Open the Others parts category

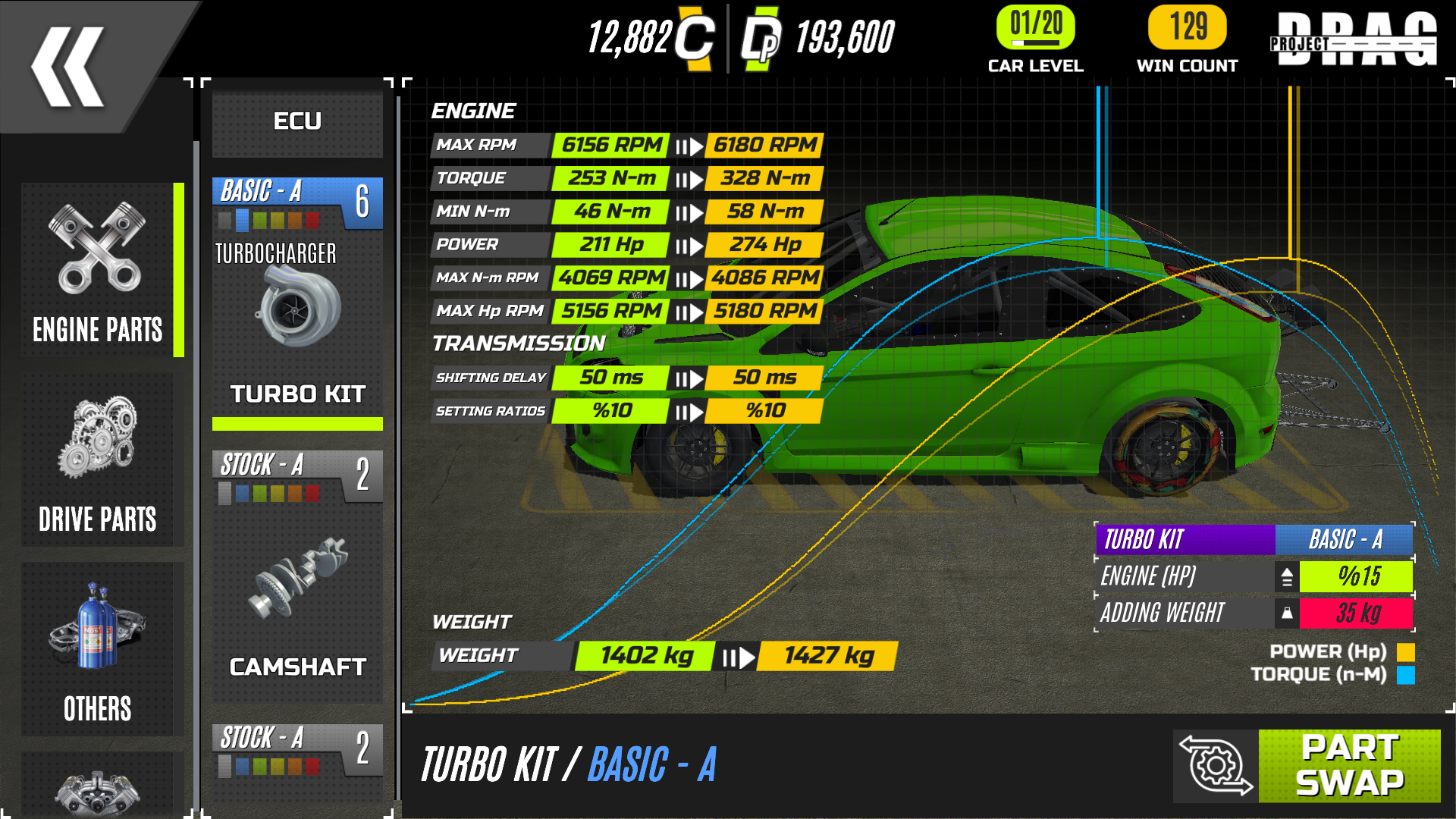(x=99, y=650)
